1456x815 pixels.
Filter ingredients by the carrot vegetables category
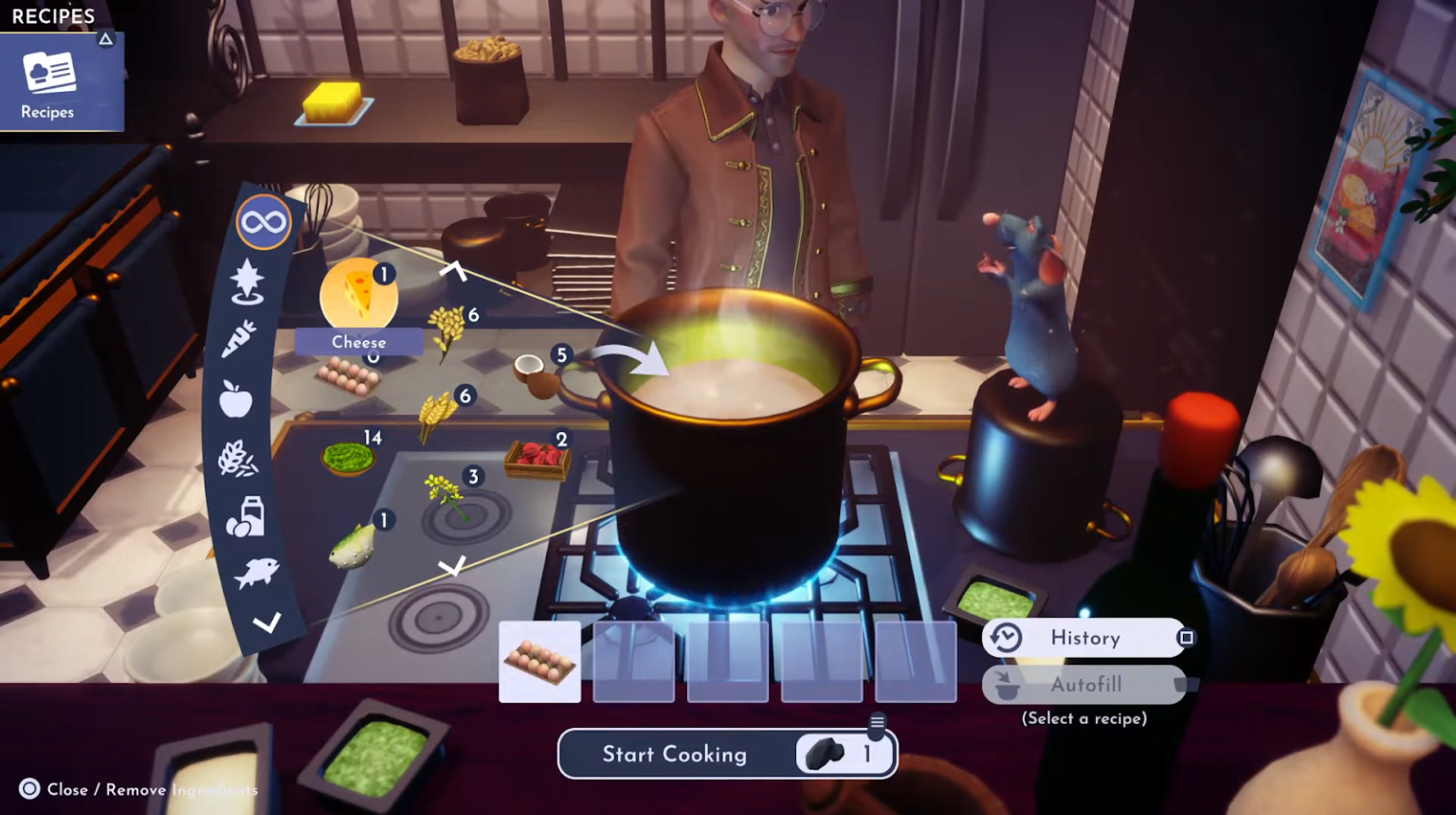[238, 339]
